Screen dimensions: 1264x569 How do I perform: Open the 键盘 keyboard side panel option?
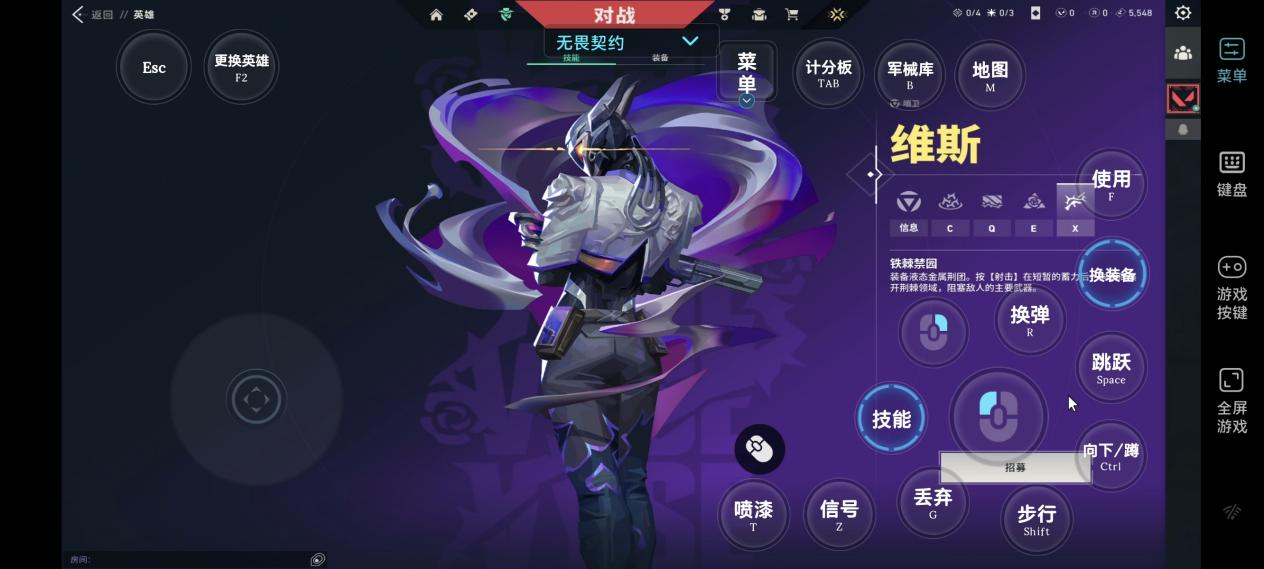1232,174
